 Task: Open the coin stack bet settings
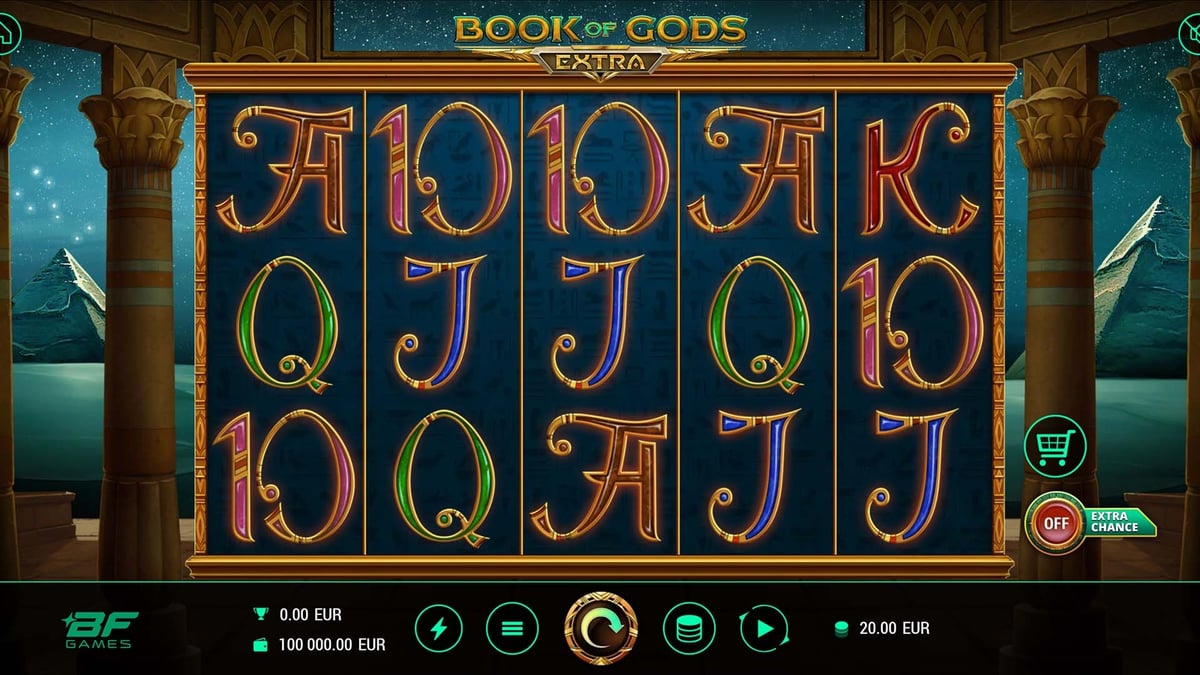688,629
